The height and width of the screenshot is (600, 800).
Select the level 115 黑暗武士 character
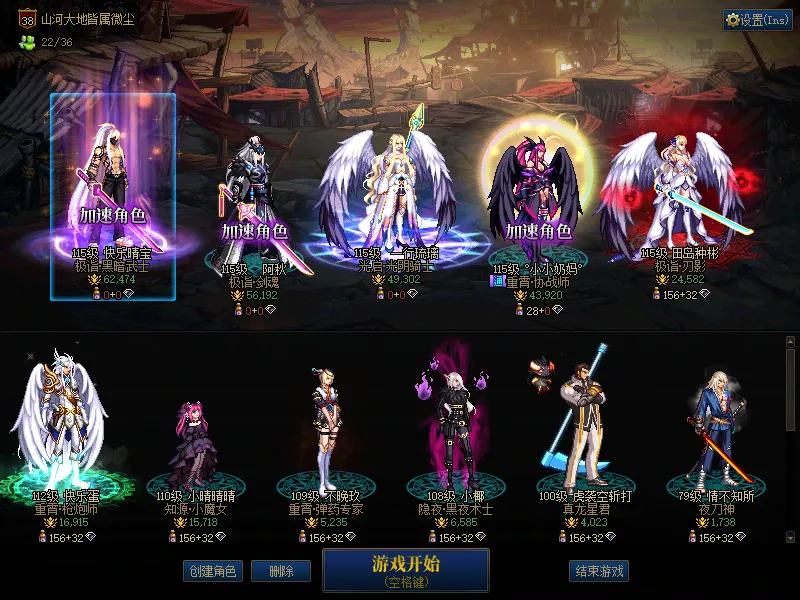[112, 190]
